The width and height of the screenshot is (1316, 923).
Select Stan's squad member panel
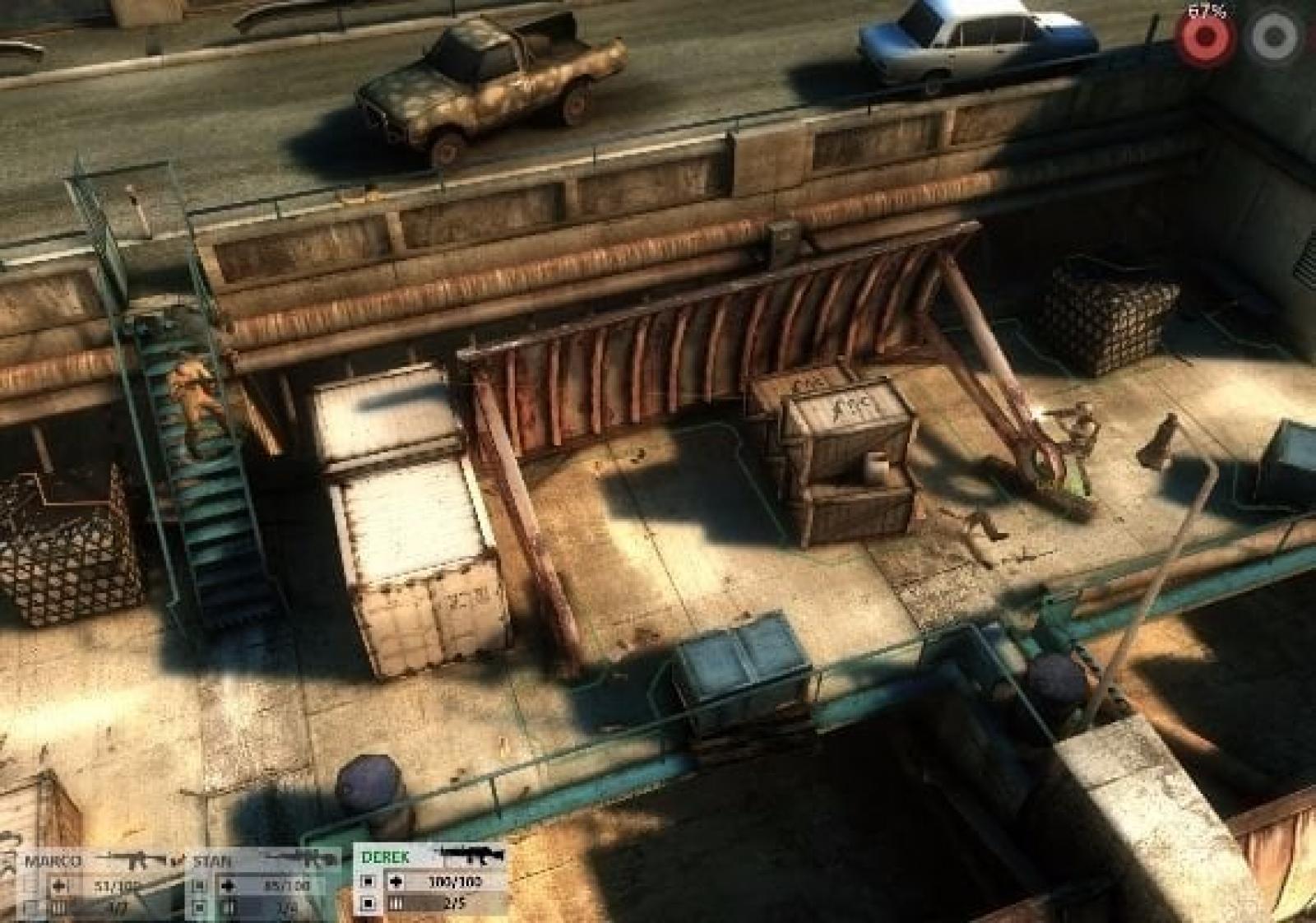click(x=211, y=862)
